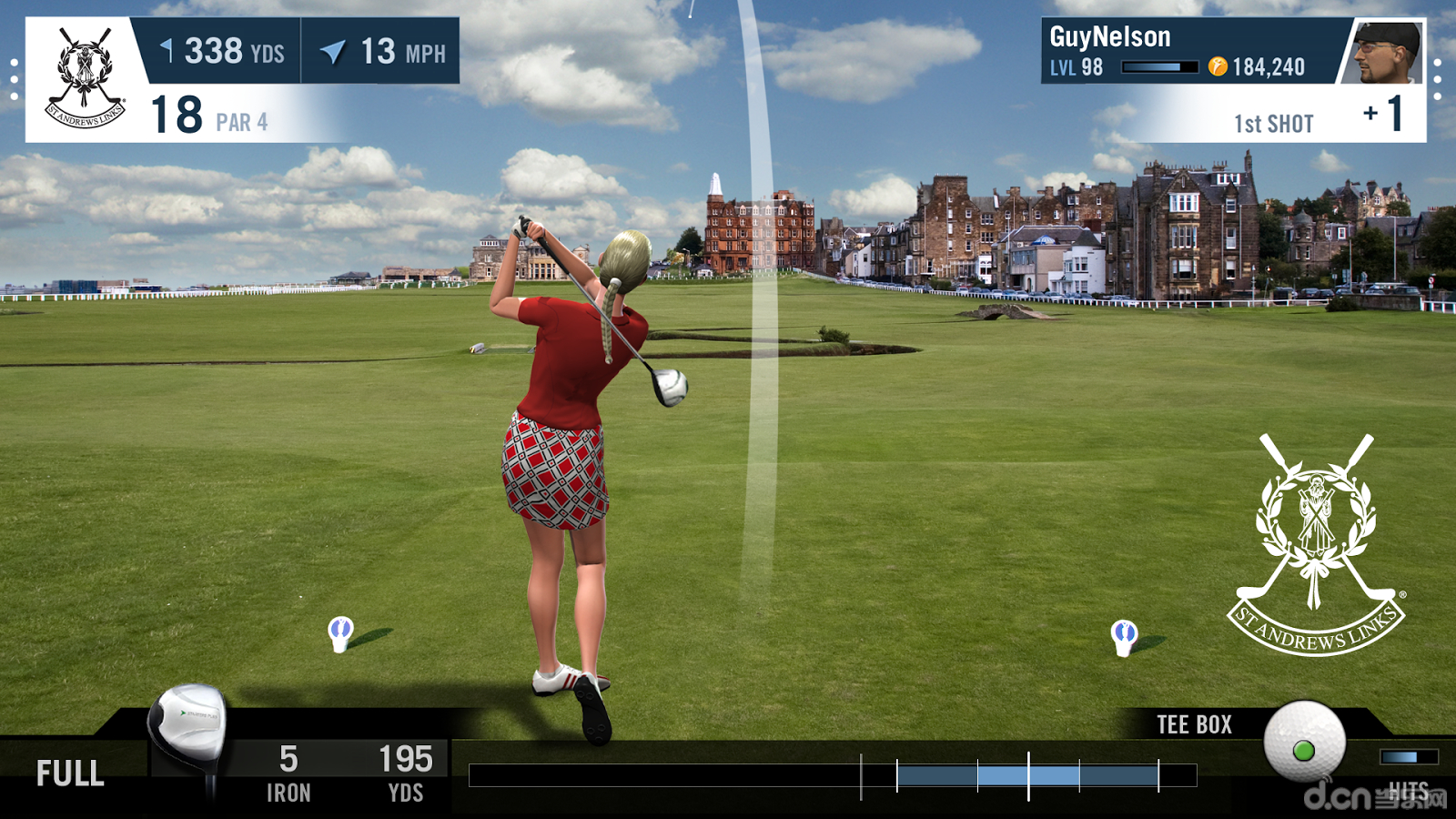The height and width of the screenshot is (819, 1456).
Task: Toggle the green dot on the golf ball
Action: 1305,750
